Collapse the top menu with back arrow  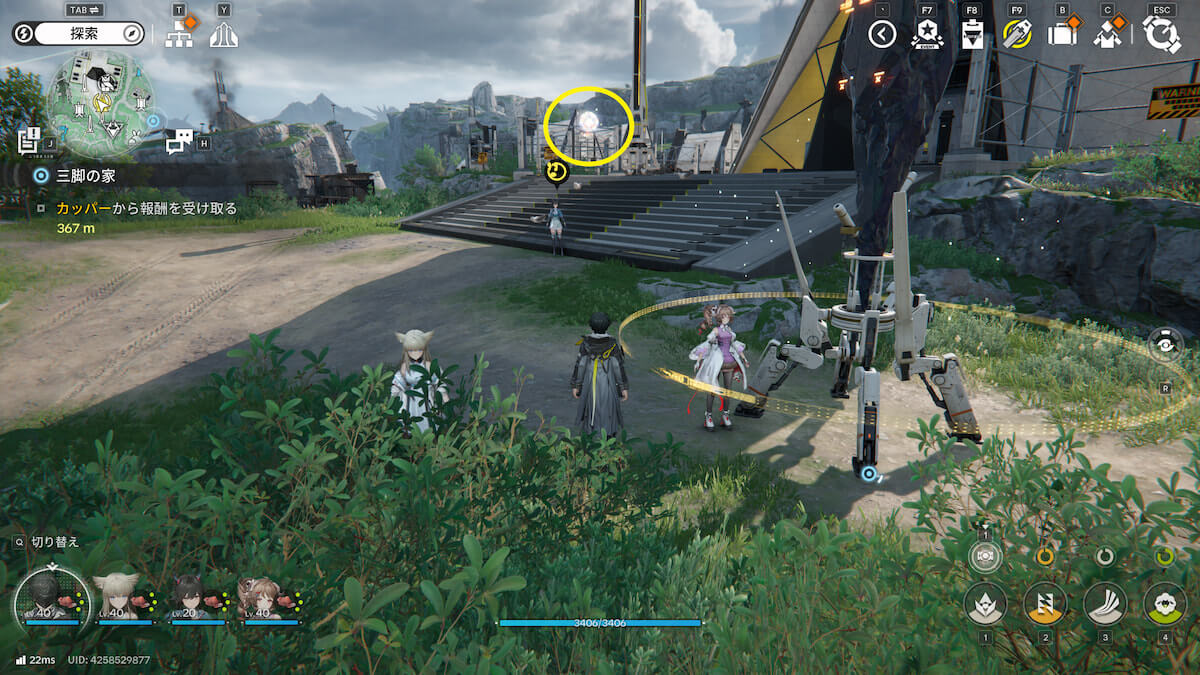881,35
